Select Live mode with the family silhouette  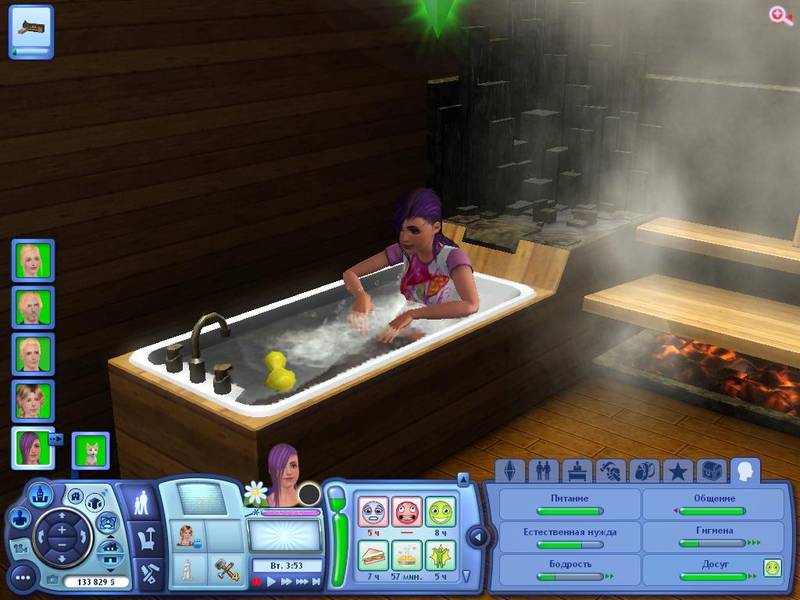coord(141,505)
